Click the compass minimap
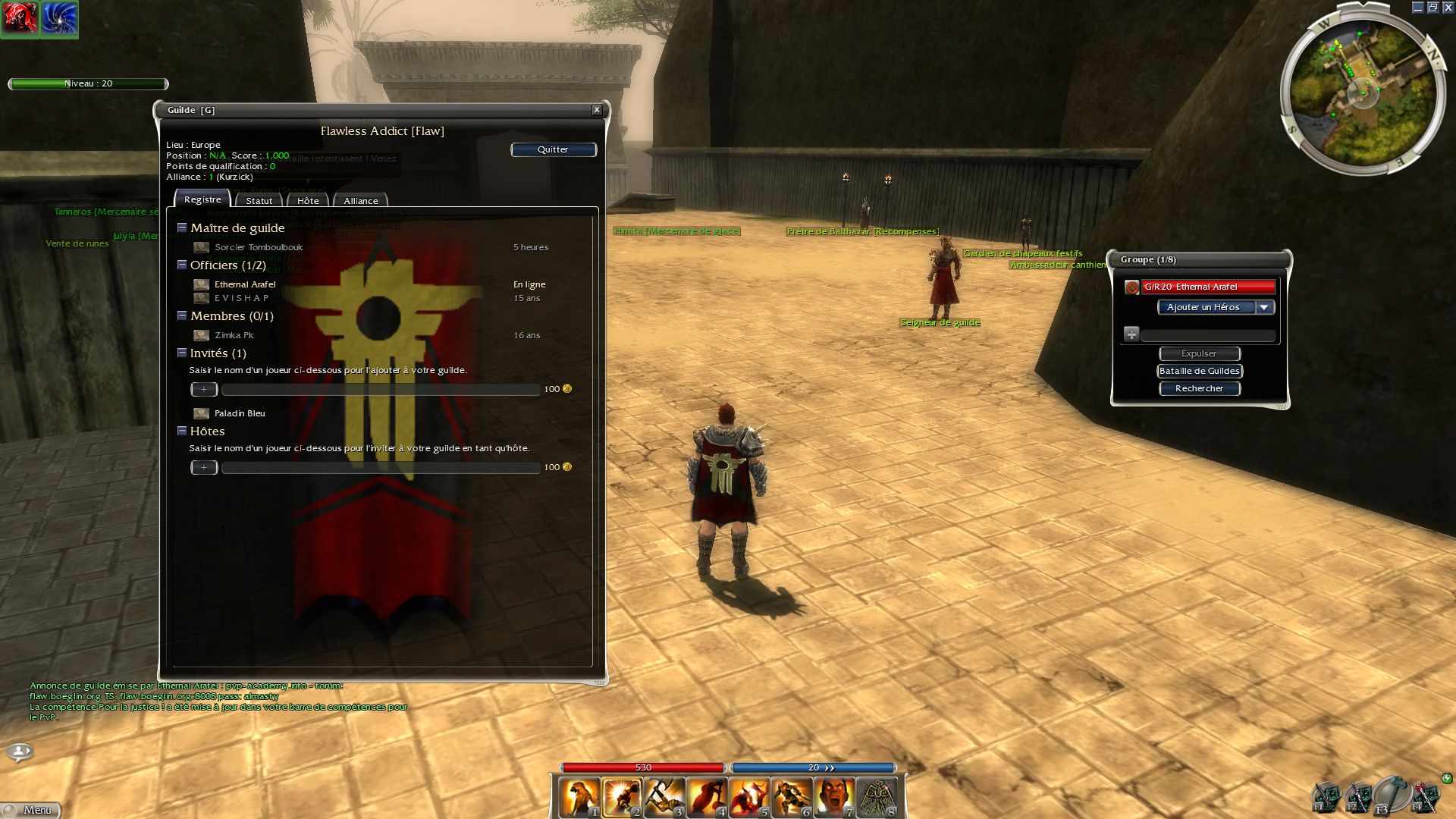The image size is (1456, 819). coord(1363,93)
